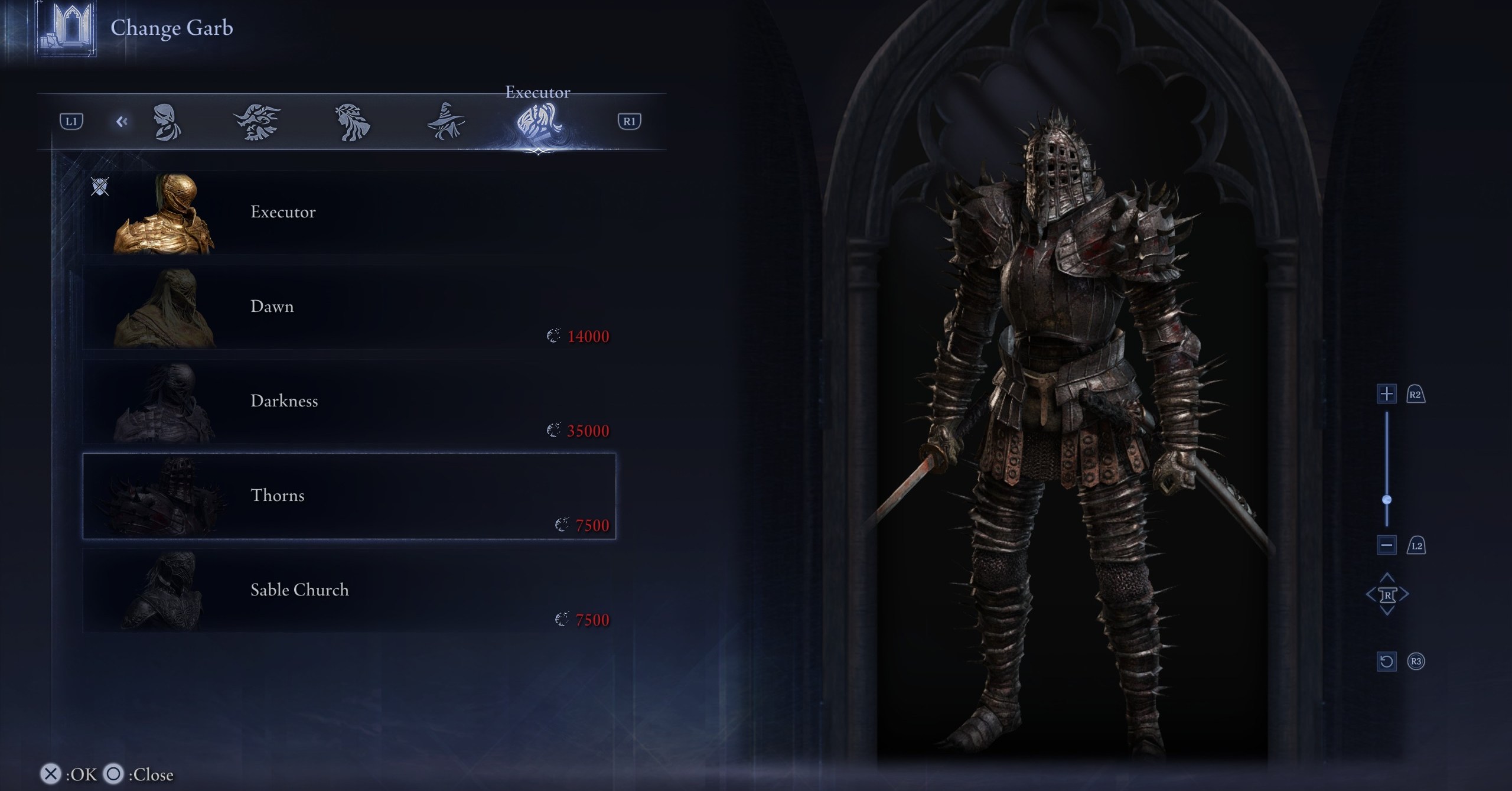Show the wreath-haired girl character tab
The image size is (1512, 791).
pos(353,122)
